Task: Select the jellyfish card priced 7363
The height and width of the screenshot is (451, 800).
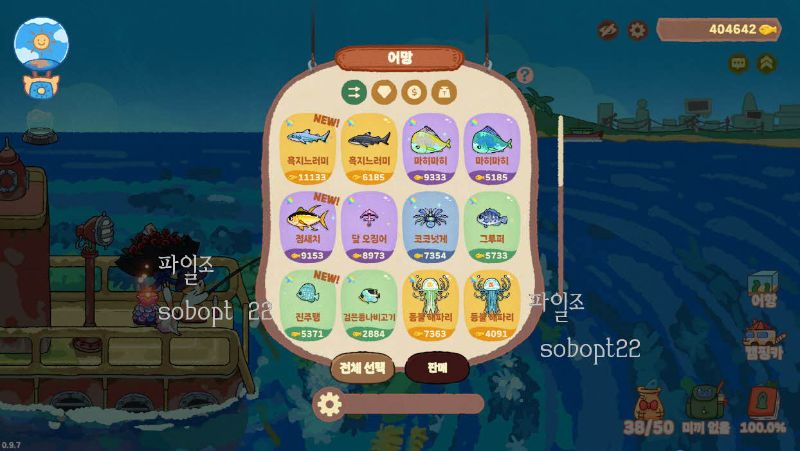Action: tap(431, 305)
